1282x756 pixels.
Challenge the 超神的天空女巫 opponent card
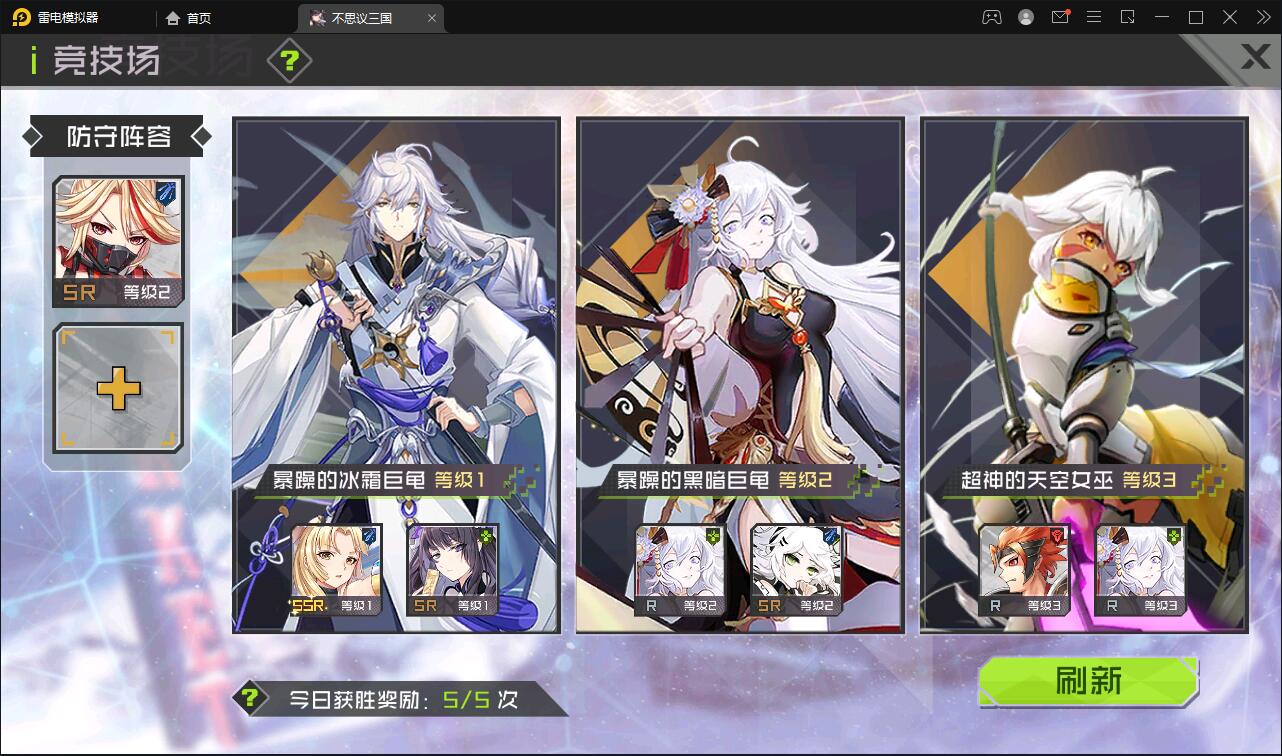[1086, 375]
